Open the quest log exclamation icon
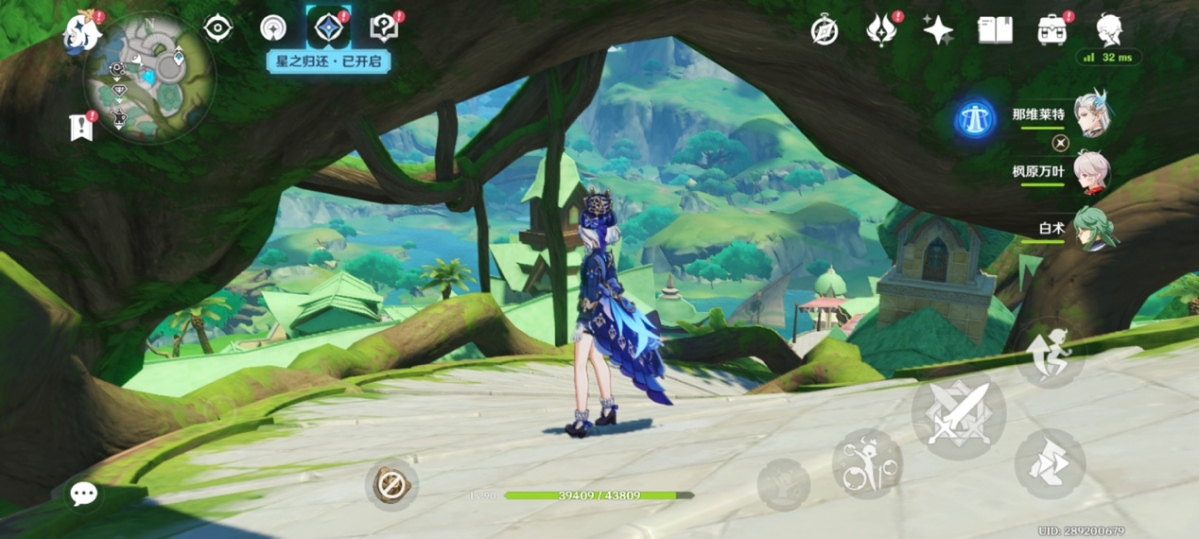Image resolution: width=1199 pixels, height=539 pixels. pyautogui.click(x=81, y=126)
